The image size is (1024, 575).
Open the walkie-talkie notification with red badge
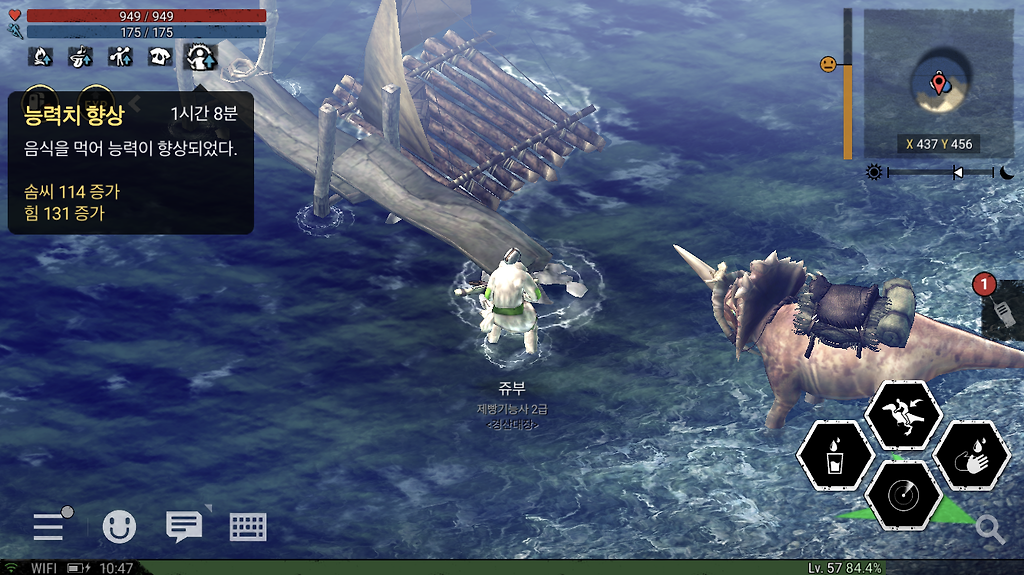(x=1003, y=311)
